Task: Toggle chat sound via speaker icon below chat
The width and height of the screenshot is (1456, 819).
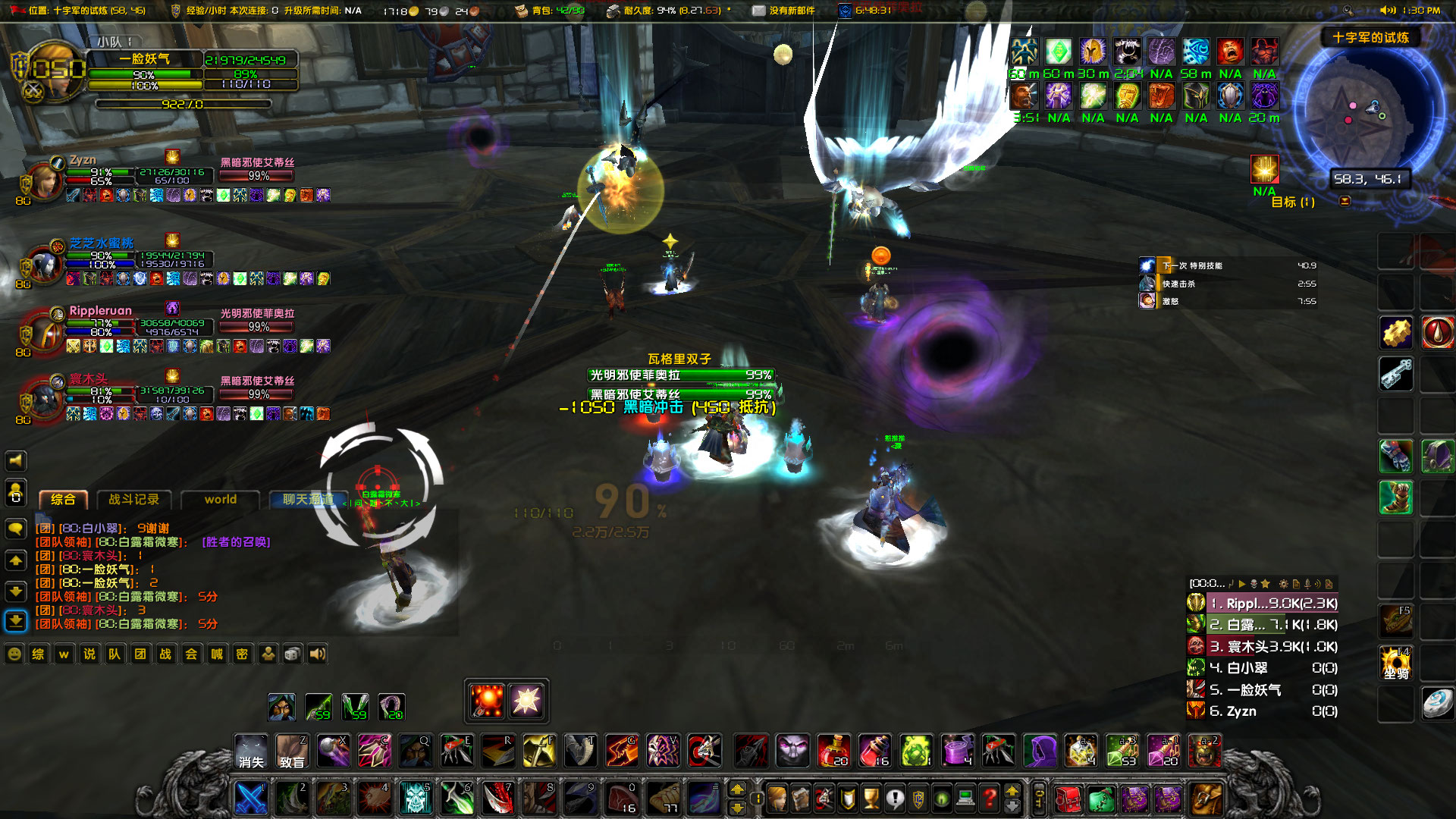Action: (x=317, y=653)
